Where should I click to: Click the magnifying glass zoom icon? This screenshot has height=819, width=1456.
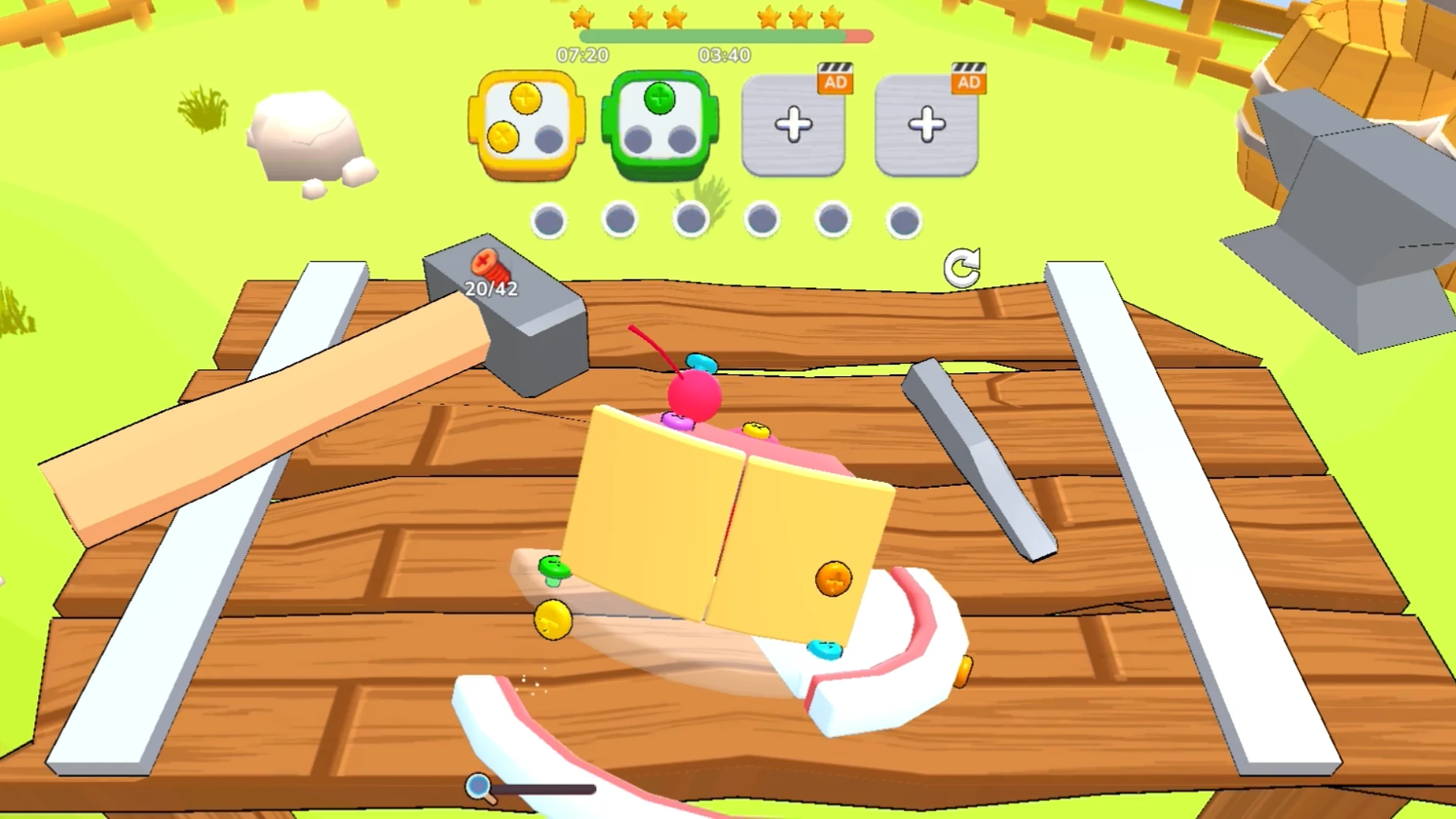coord(477,786)
